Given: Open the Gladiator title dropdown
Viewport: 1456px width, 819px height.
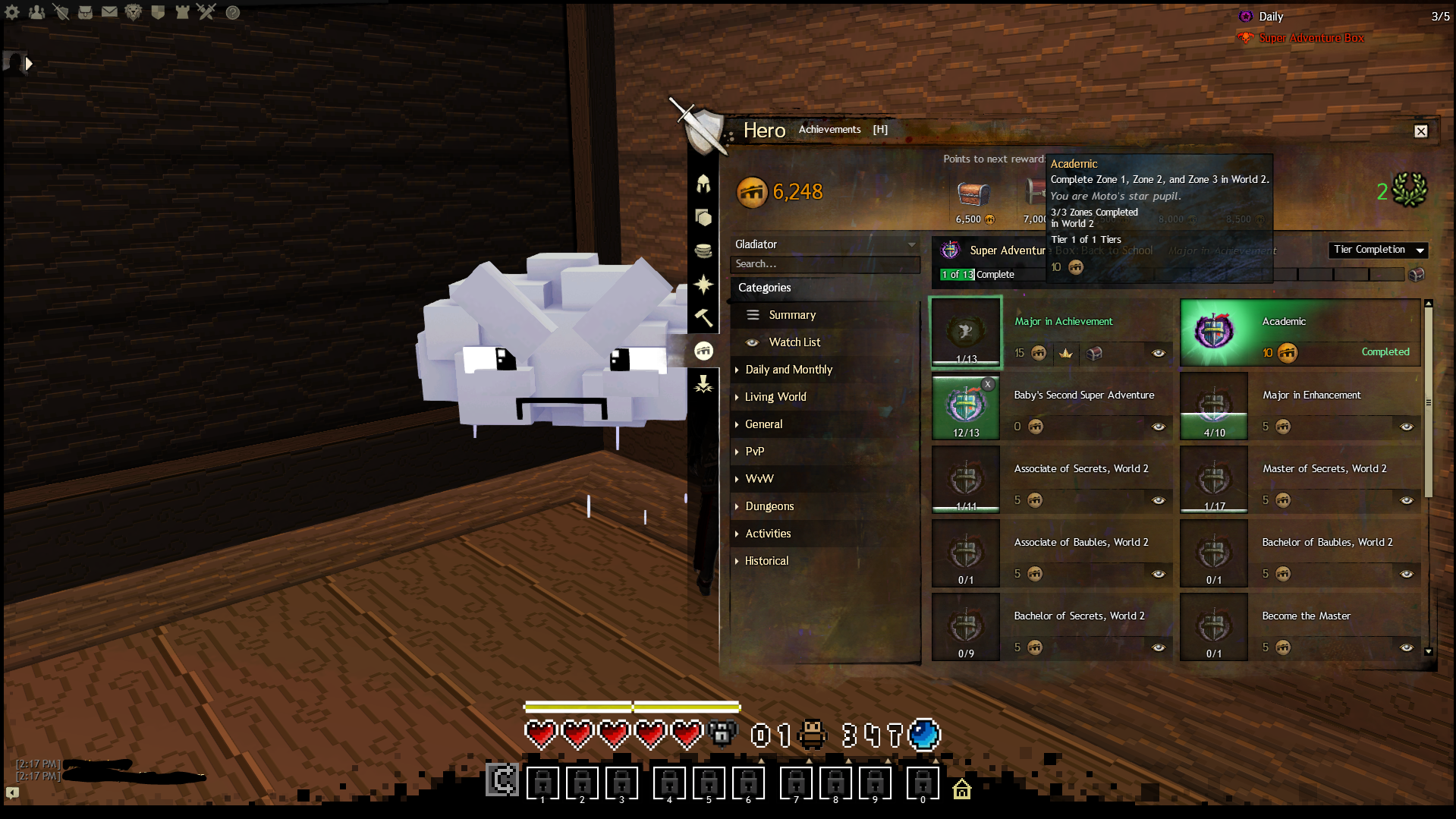Looking at the screenshot, I should (824, 244).
